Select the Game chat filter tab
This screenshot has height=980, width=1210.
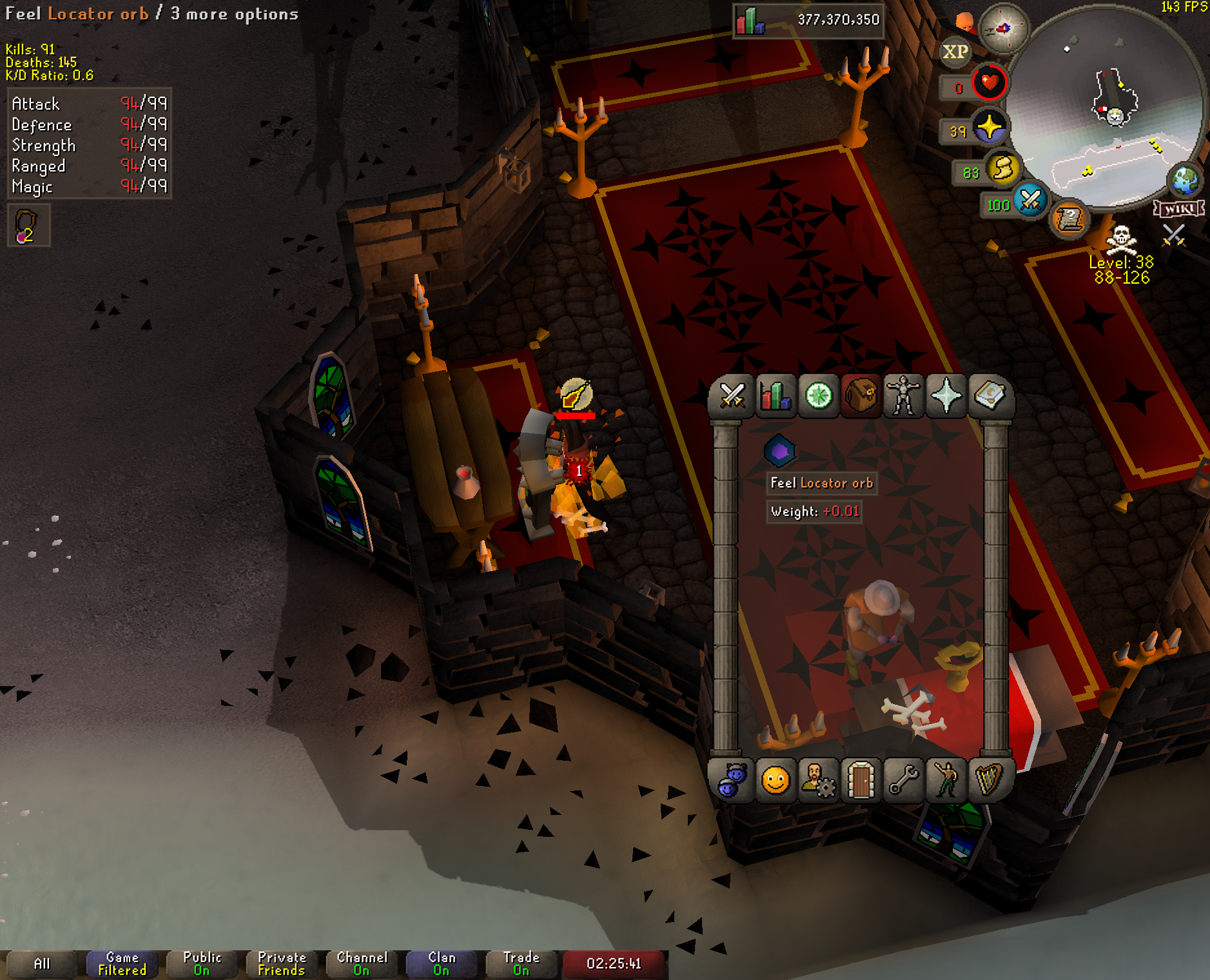(x=122, y=964)
